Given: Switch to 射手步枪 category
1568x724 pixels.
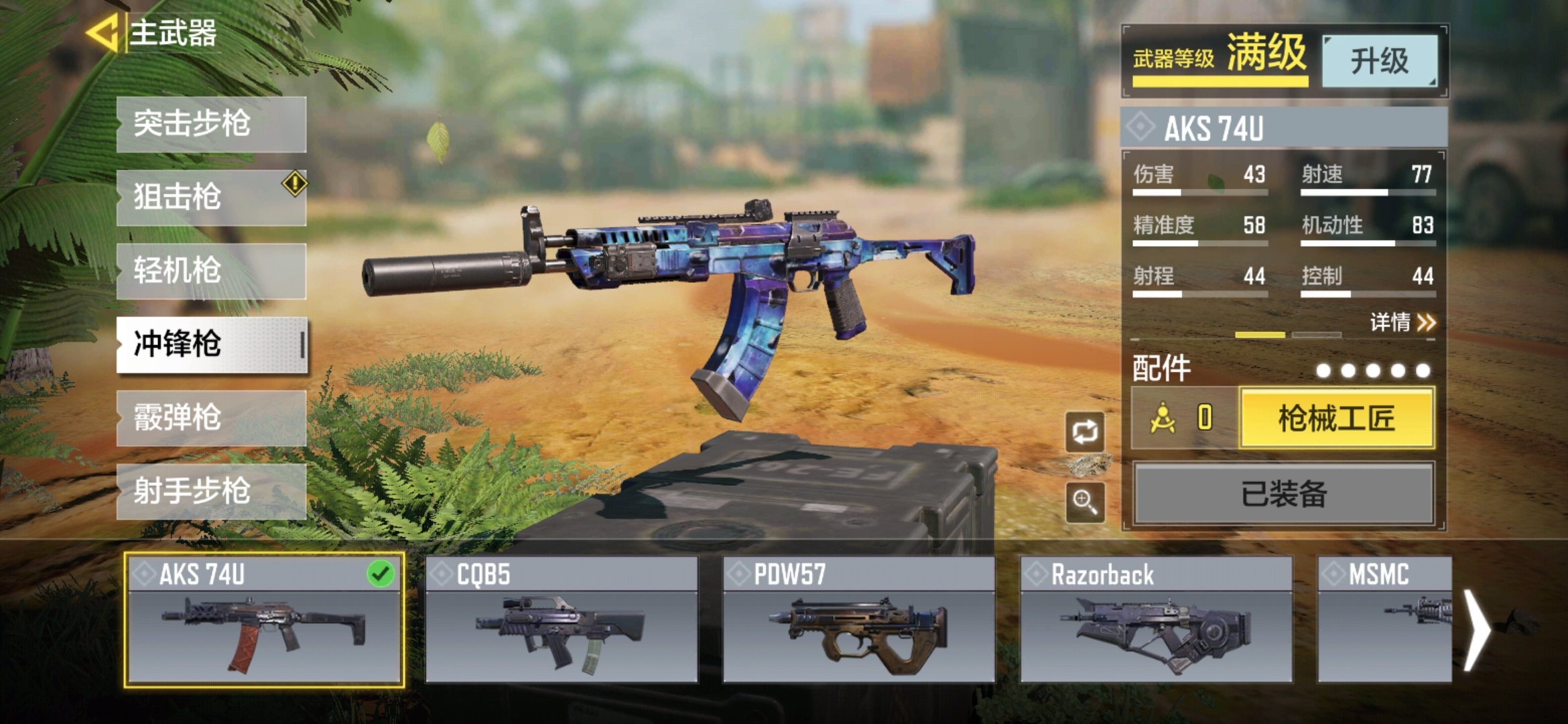Looking at the screenshot, I should [211, 491].
